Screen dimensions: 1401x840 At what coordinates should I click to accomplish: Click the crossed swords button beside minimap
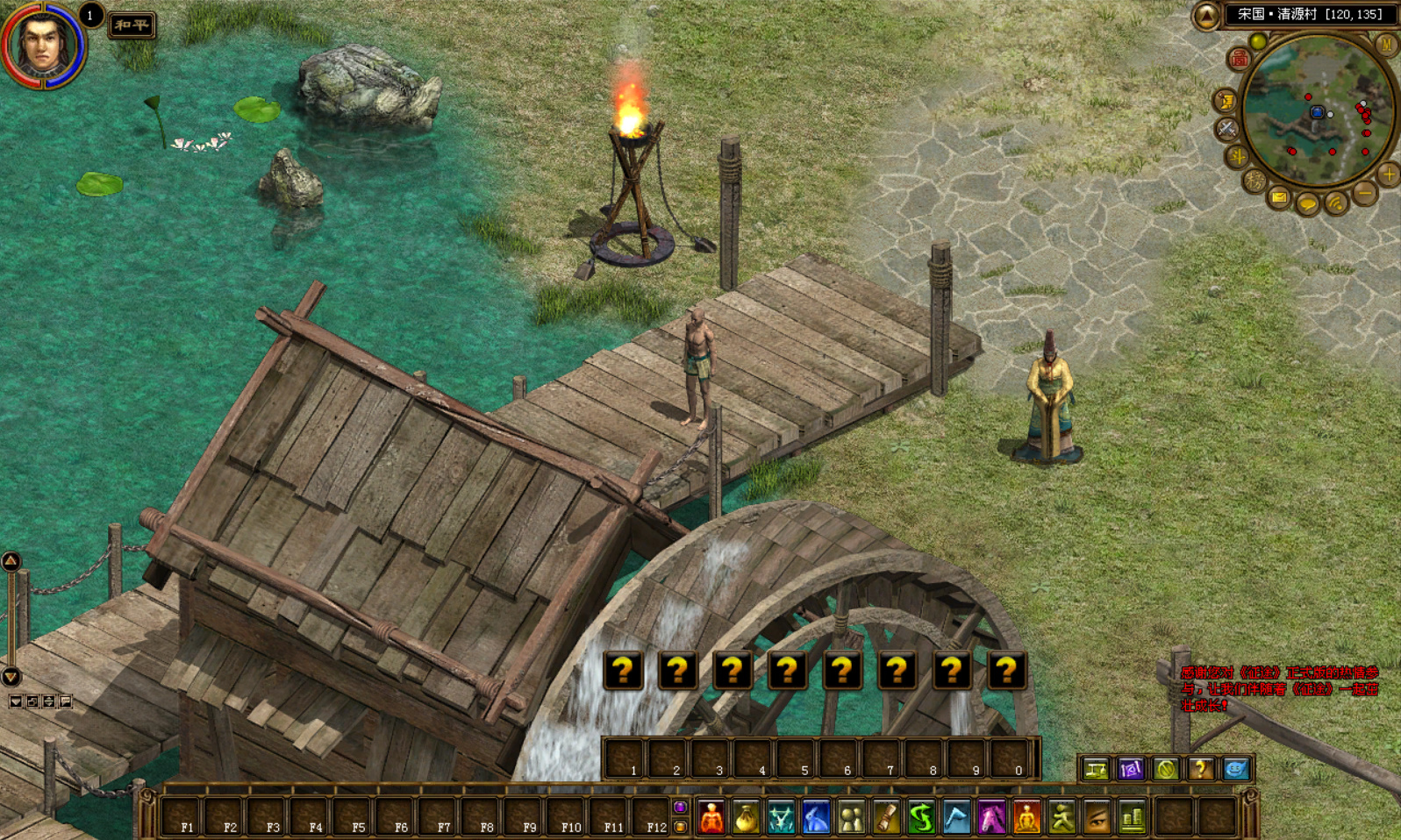(x=1226, y=130)
